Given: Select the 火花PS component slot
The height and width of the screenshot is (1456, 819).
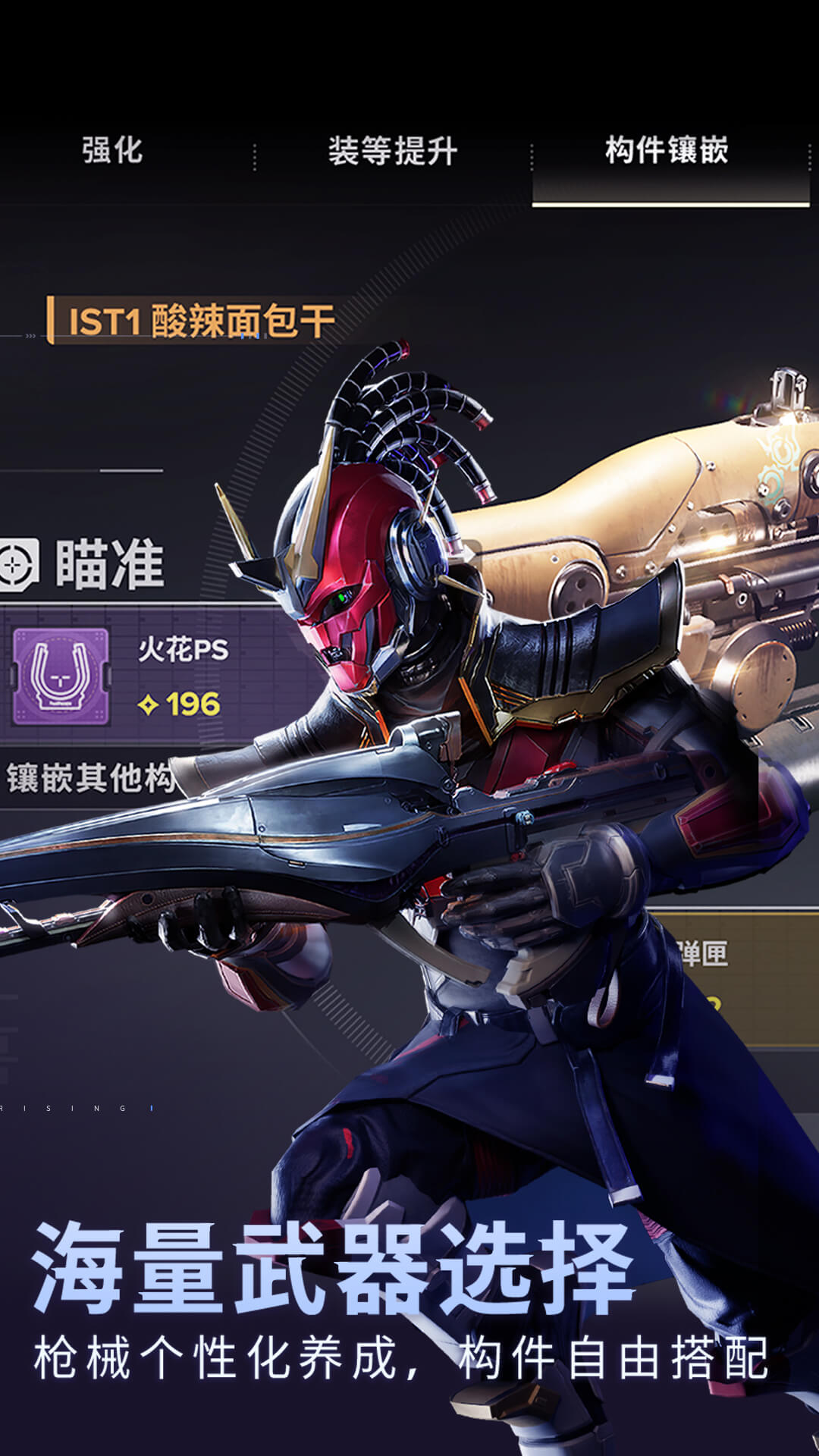Looking at the screenshot, I should click(x=152, y=676).
